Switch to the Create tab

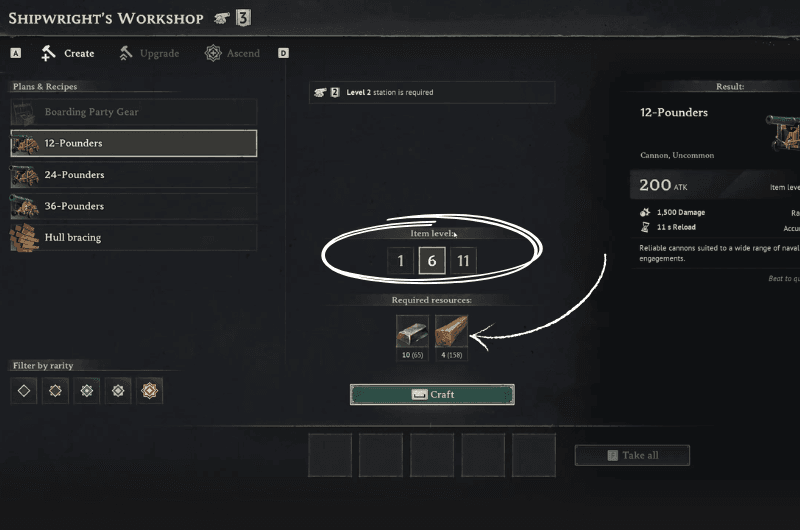(x=68, y=53)
